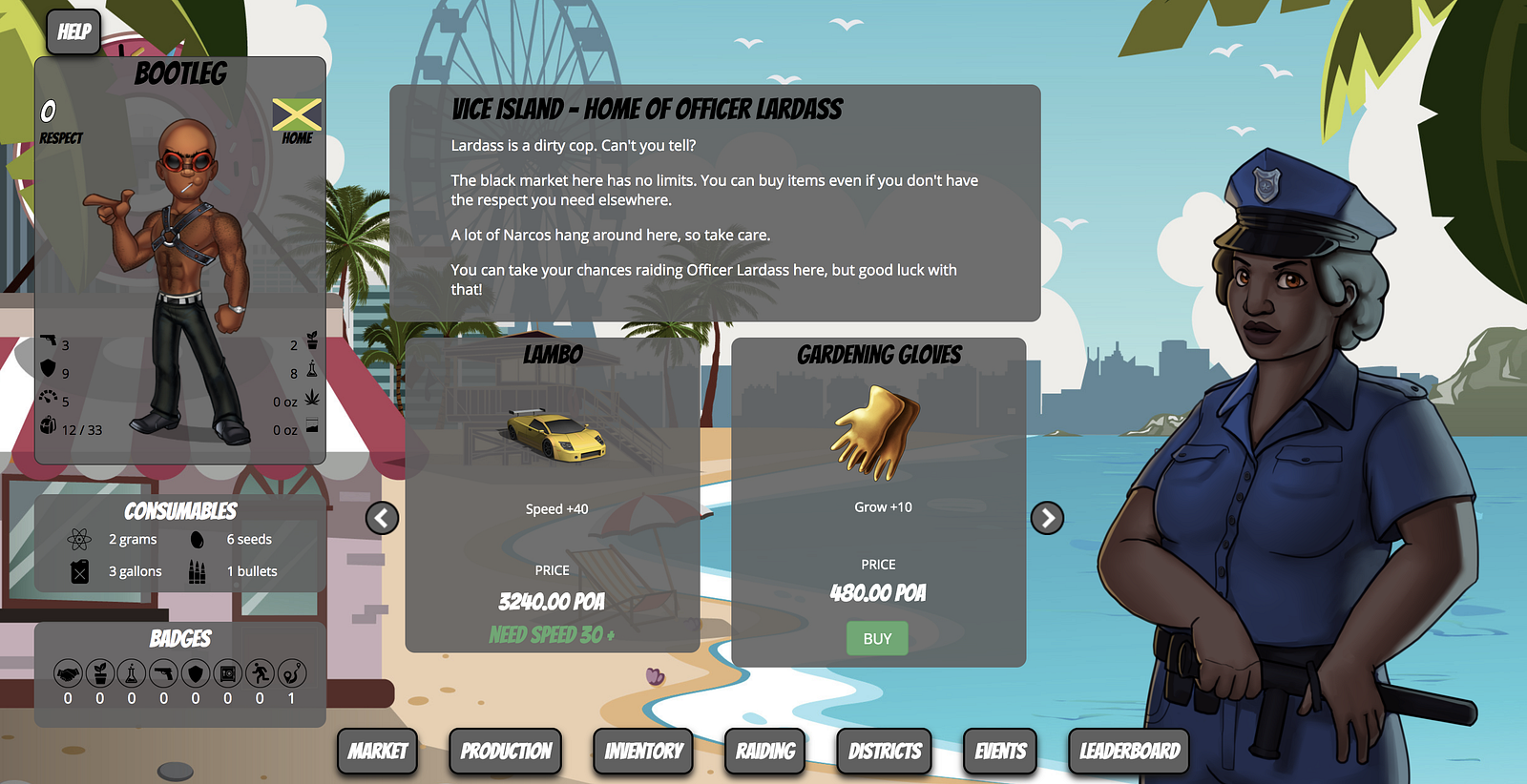
Task: Open the Help panel
Action: pos(73,32)
